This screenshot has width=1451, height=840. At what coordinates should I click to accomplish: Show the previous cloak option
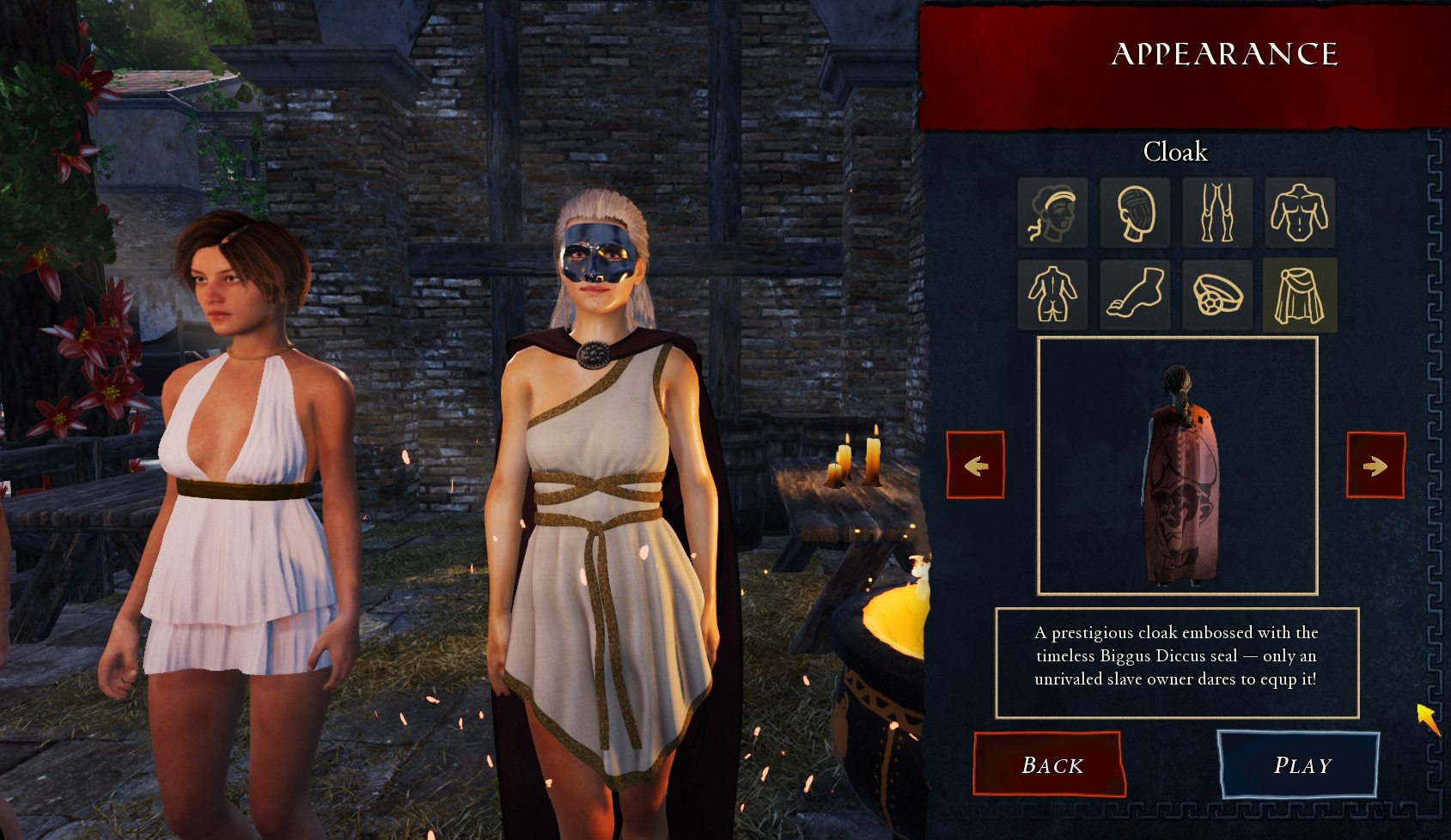(x=975, y=465)
